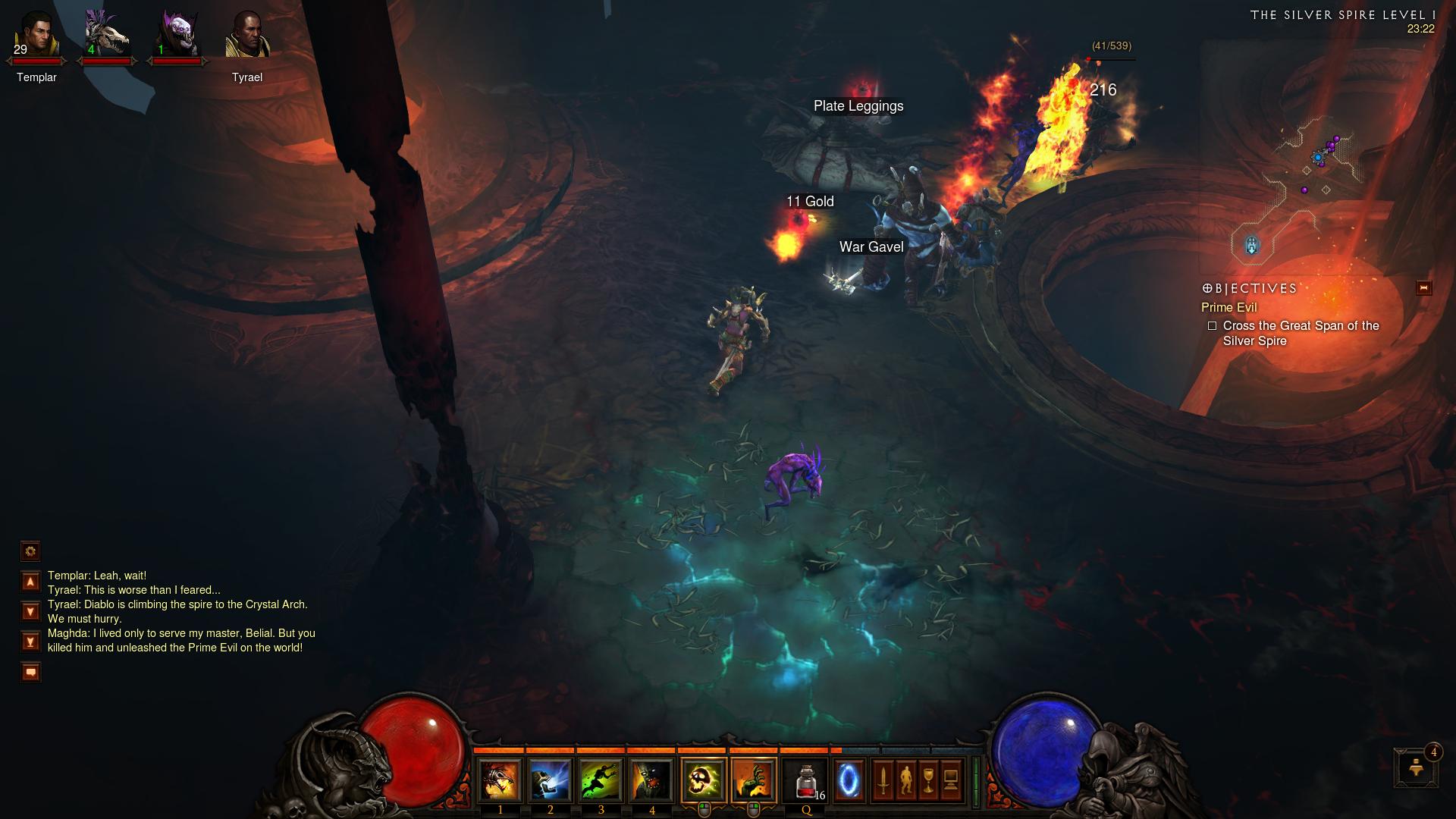Image resolution: width=1456 pixels, height=819 pixels.
Task: Open the game menu computer button
Action: click(951, 780)
